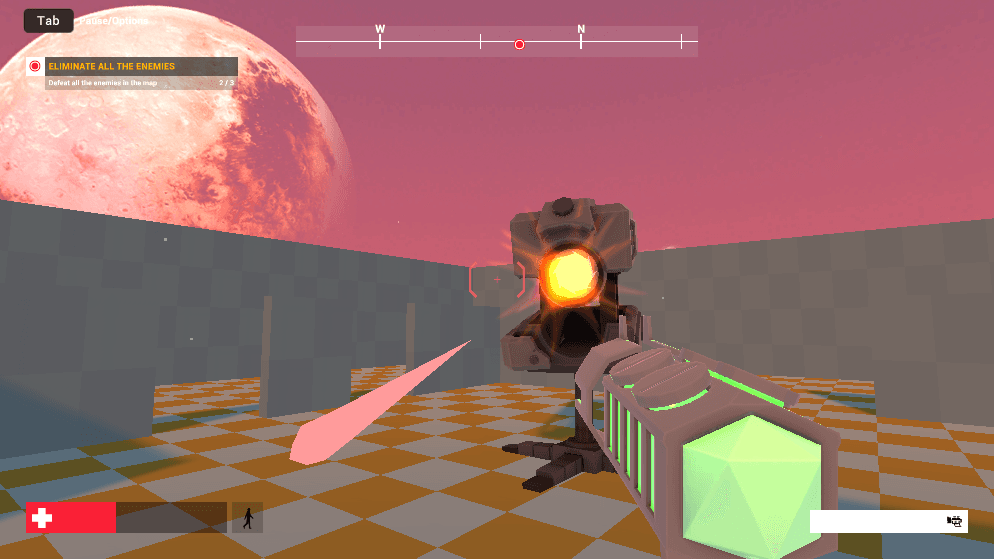Click the standing stance figure icon
This screenshot has width=994, height=559.
click(x=247, y=517)
